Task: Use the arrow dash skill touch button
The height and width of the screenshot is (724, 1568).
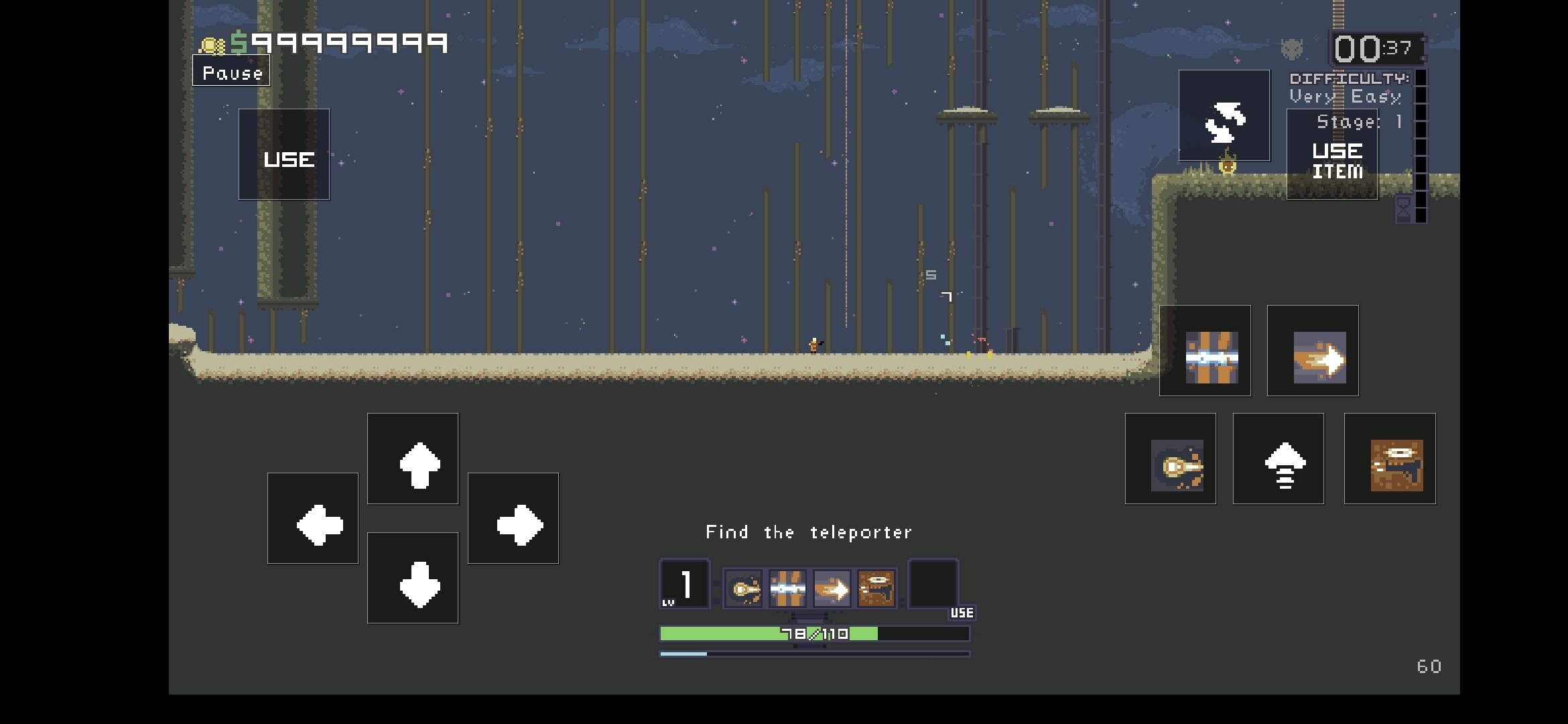Action: coord(1313,351)
